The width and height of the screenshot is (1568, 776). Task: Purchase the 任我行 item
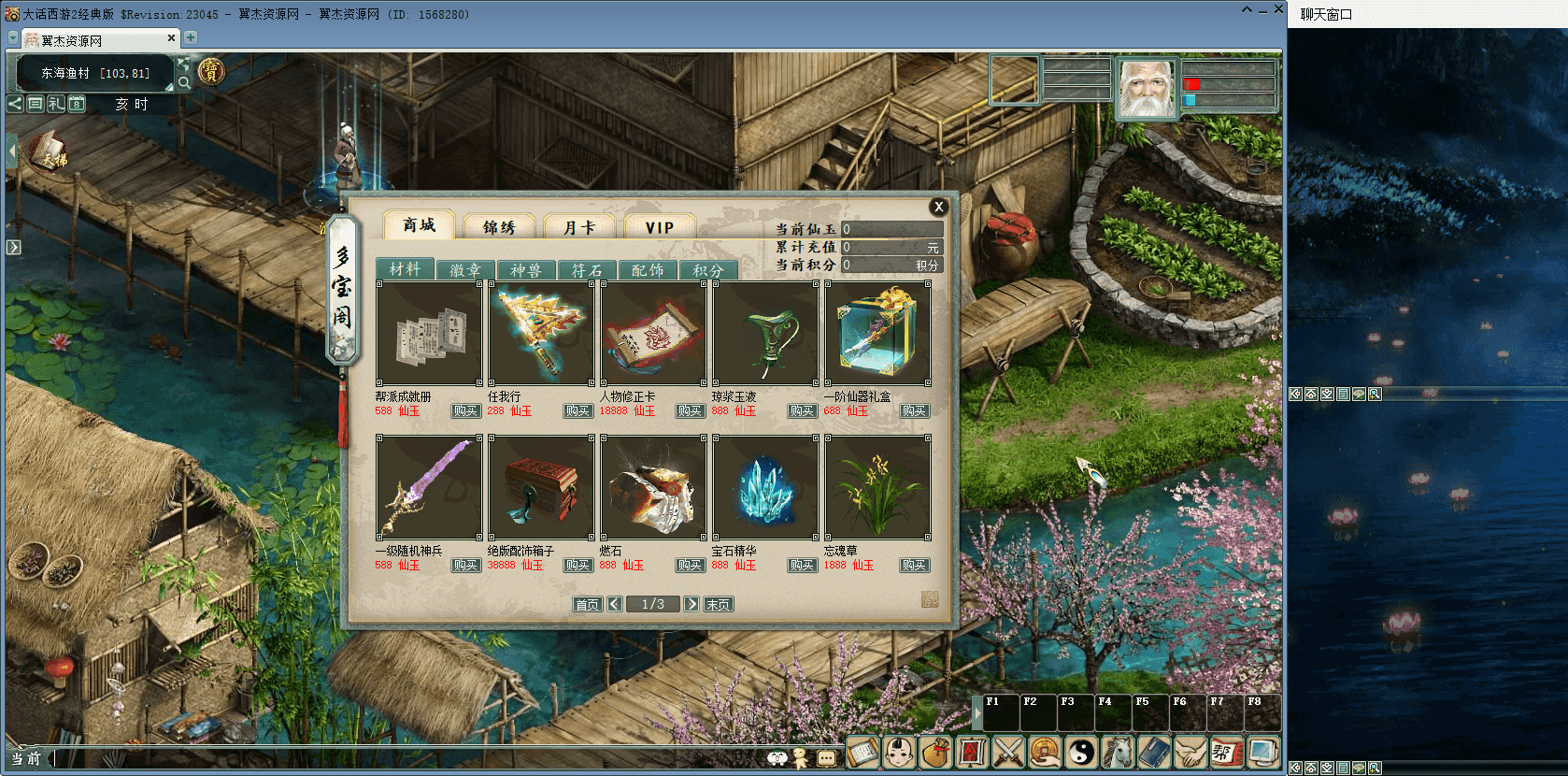click(x=577, y=411)
